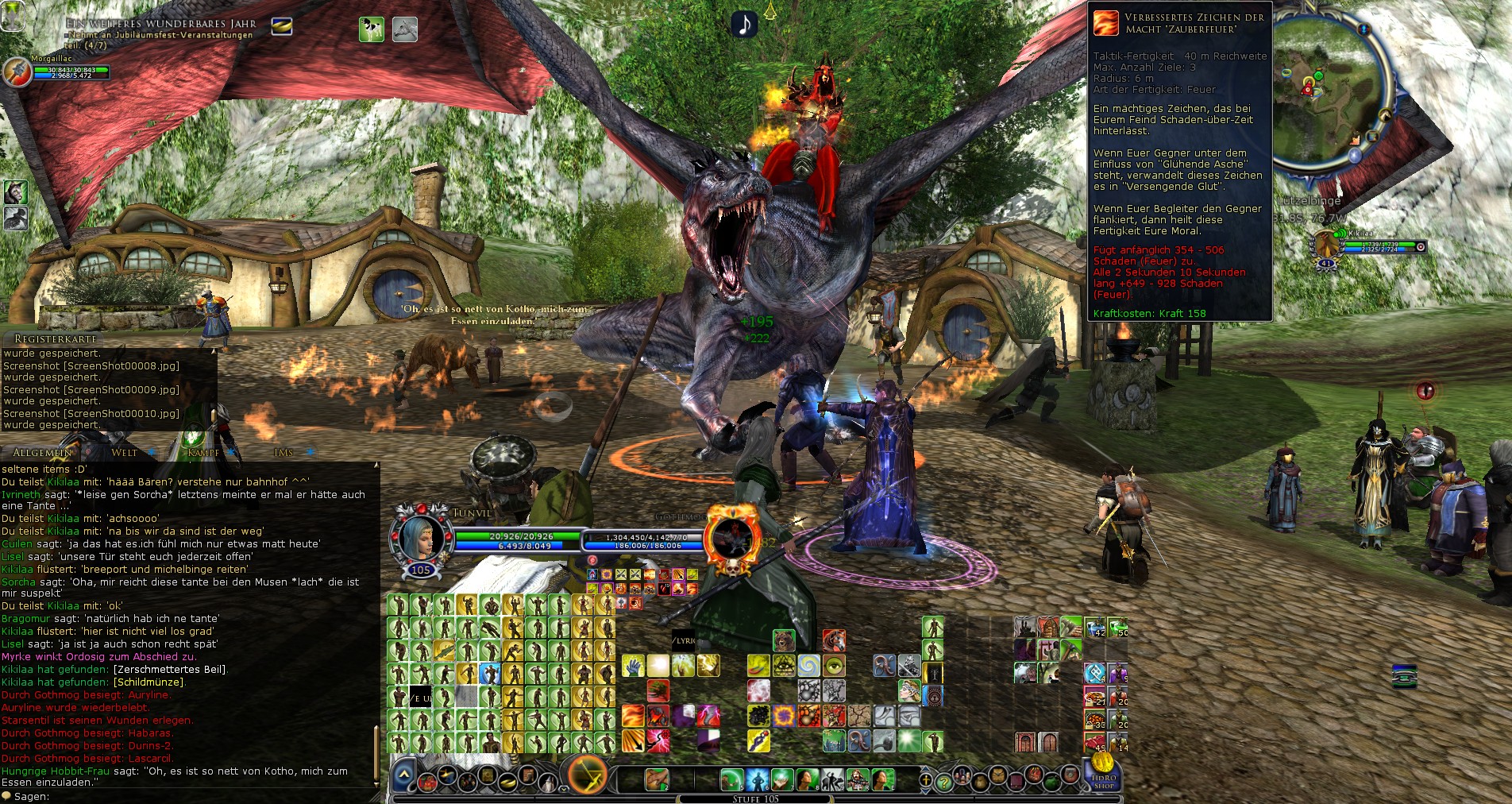Activate the Zauberfeuer flame skill icon

633,715
